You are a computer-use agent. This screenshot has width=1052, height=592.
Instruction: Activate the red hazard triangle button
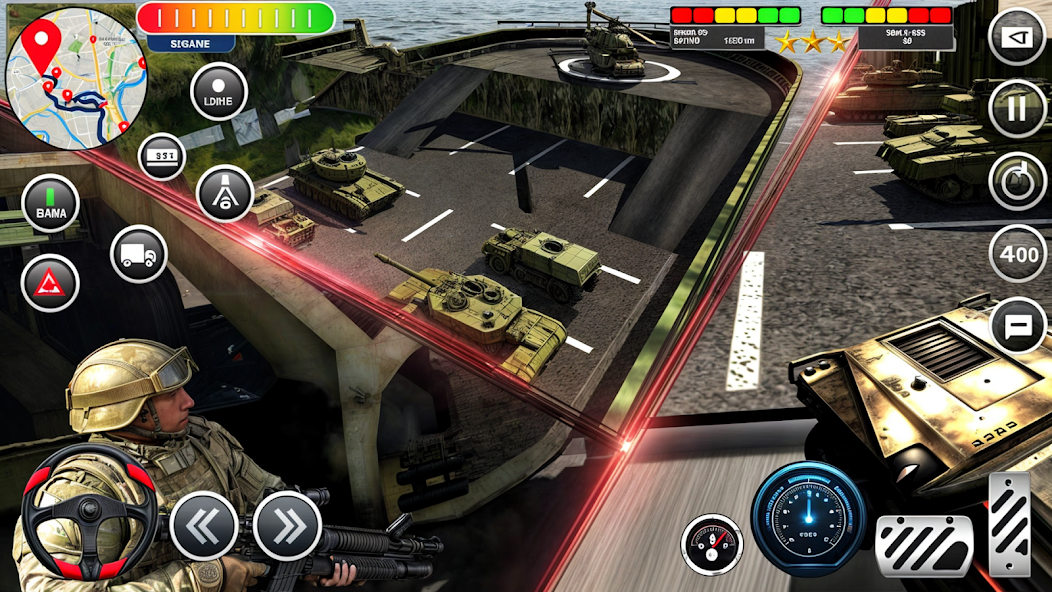click(50, 283)
